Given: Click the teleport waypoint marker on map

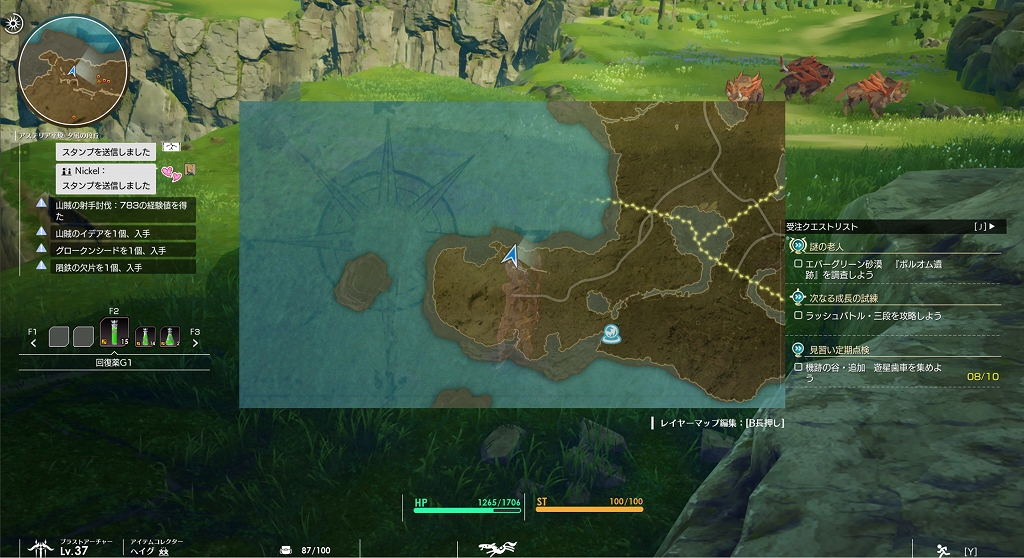Looking at the screenshot, I should click(x=610, y=335).
